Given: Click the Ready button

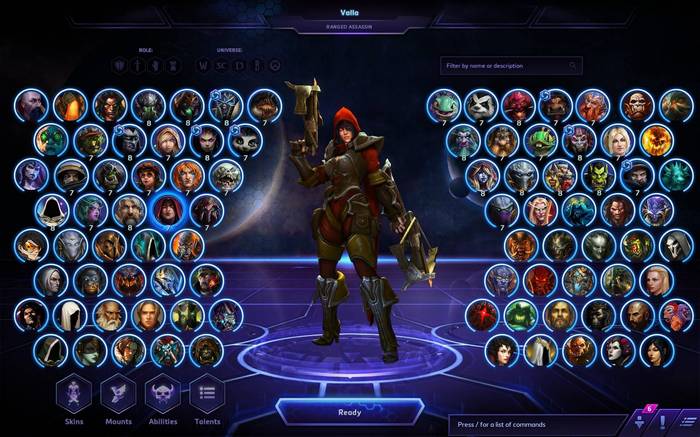Looking at the screenshot, I should (x=349, y=411).
